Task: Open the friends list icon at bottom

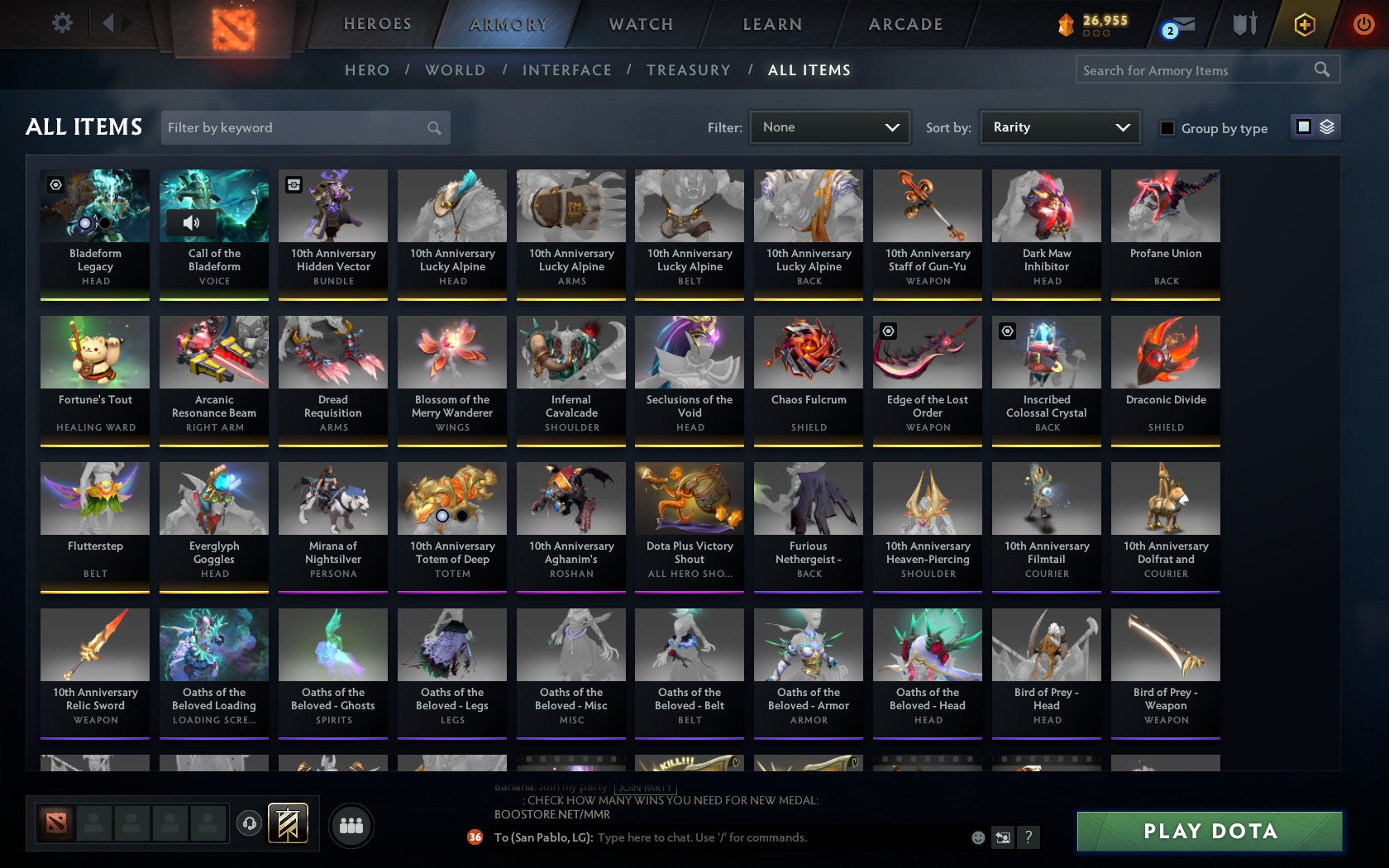Action: [x=351, y=823]
